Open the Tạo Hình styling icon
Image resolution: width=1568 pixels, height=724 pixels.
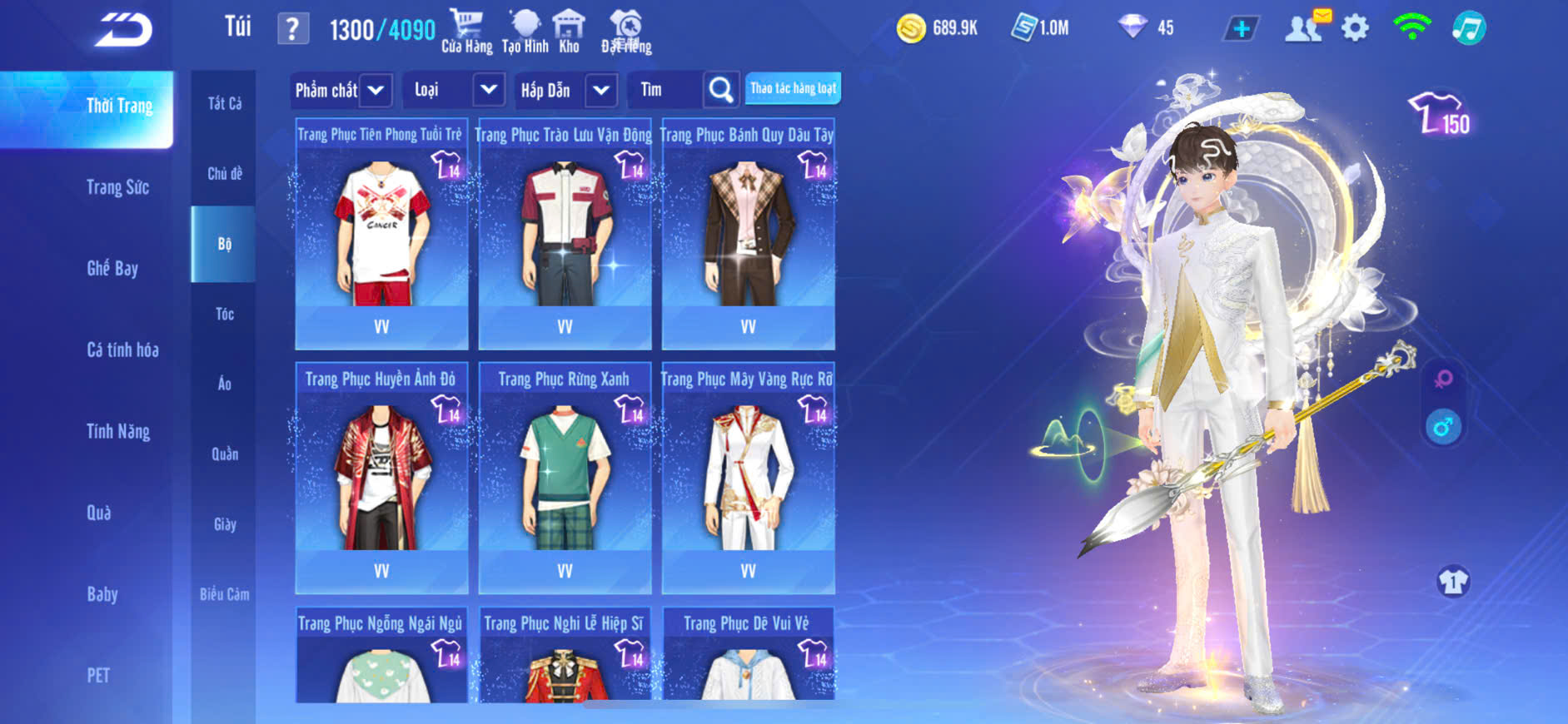pos(525,31)
